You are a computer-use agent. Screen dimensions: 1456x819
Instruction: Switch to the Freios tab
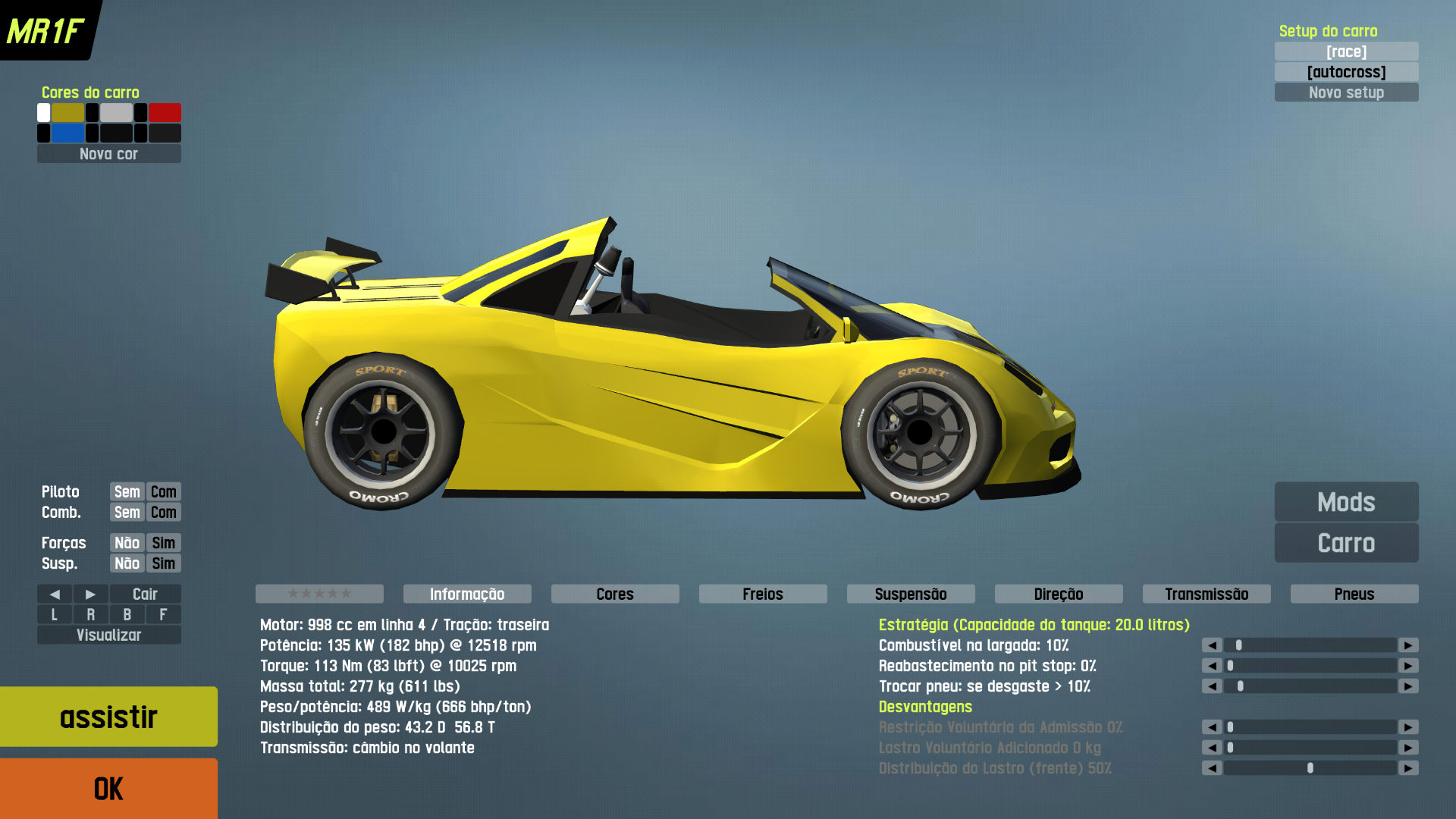762,594
